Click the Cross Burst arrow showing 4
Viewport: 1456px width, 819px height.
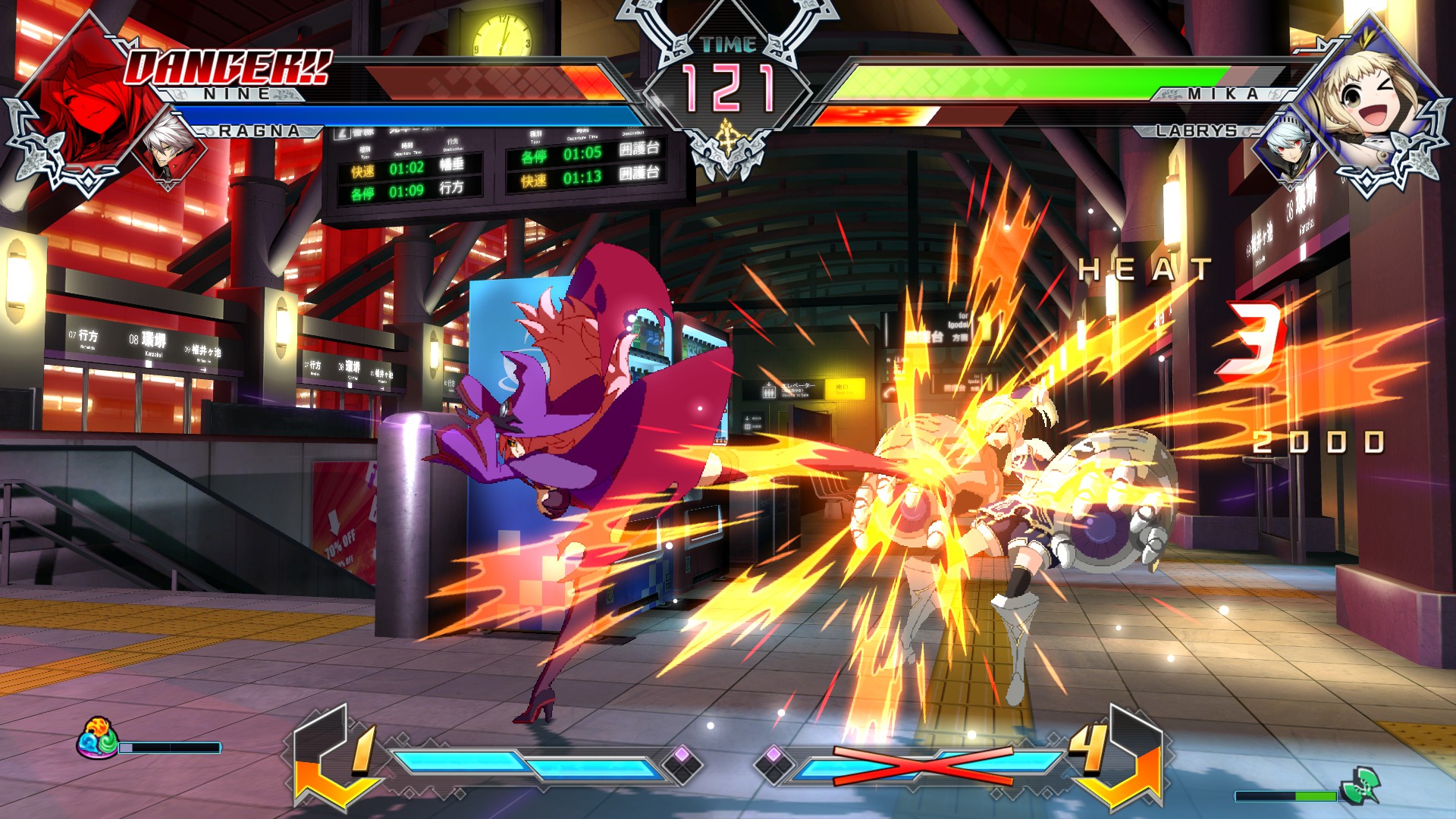1116,758
